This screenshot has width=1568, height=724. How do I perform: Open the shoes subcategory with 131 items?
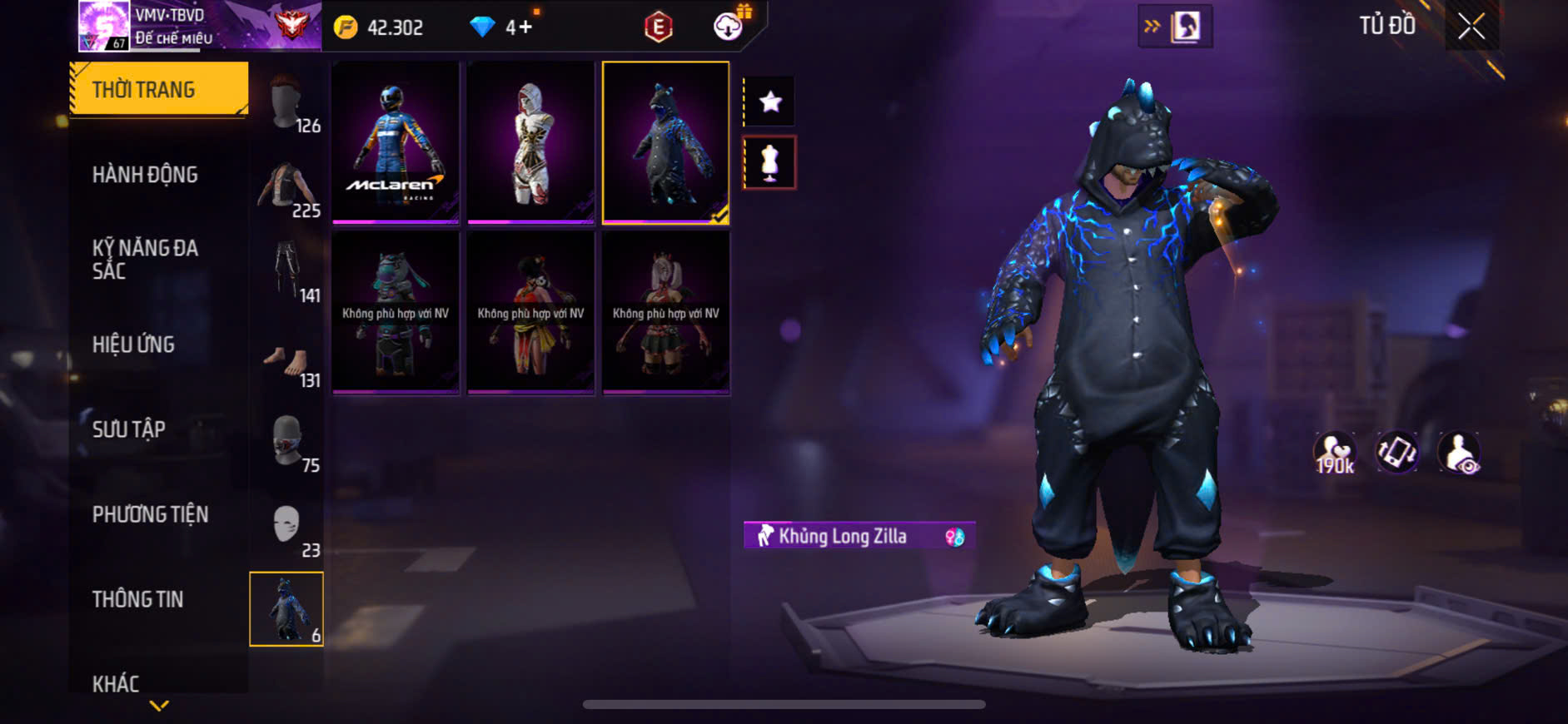click(289, 360)
